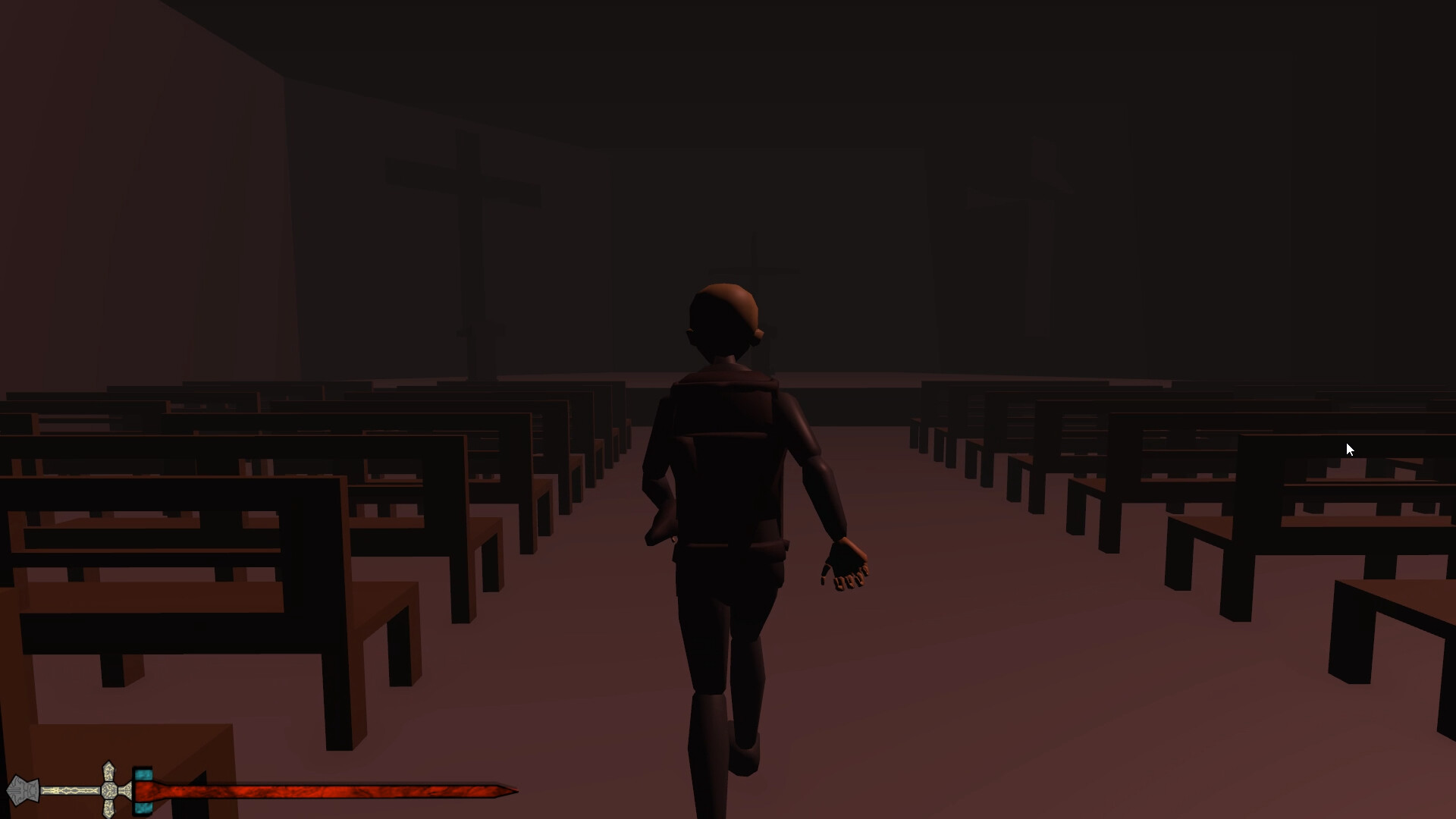The height and width of the screenshot is (819, 1456).
Task: Click the engraved golden sword grip
Action: pyautogui.click(x=70, y=789)
